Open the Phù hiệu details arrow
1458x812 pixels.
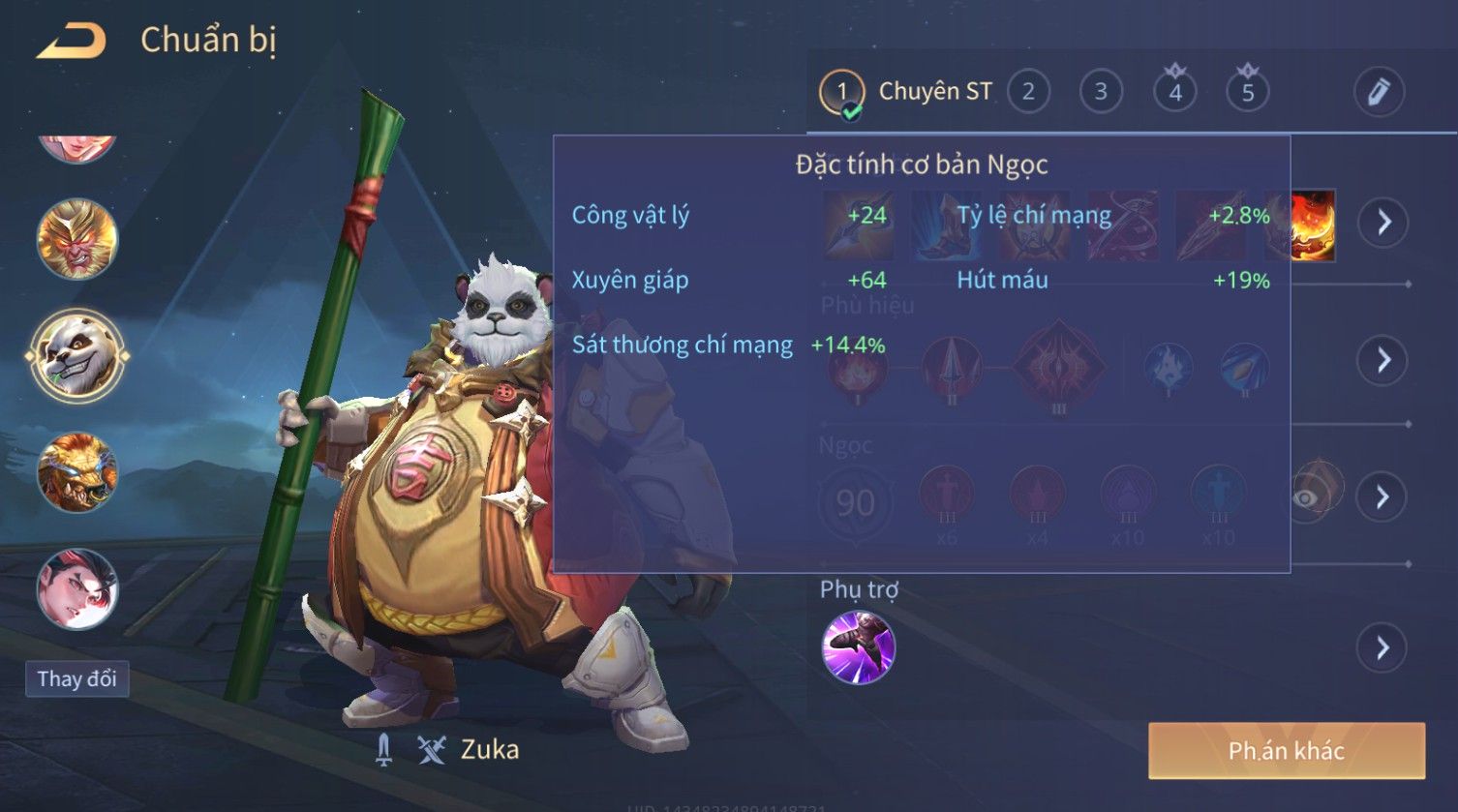click(1383, 360)
